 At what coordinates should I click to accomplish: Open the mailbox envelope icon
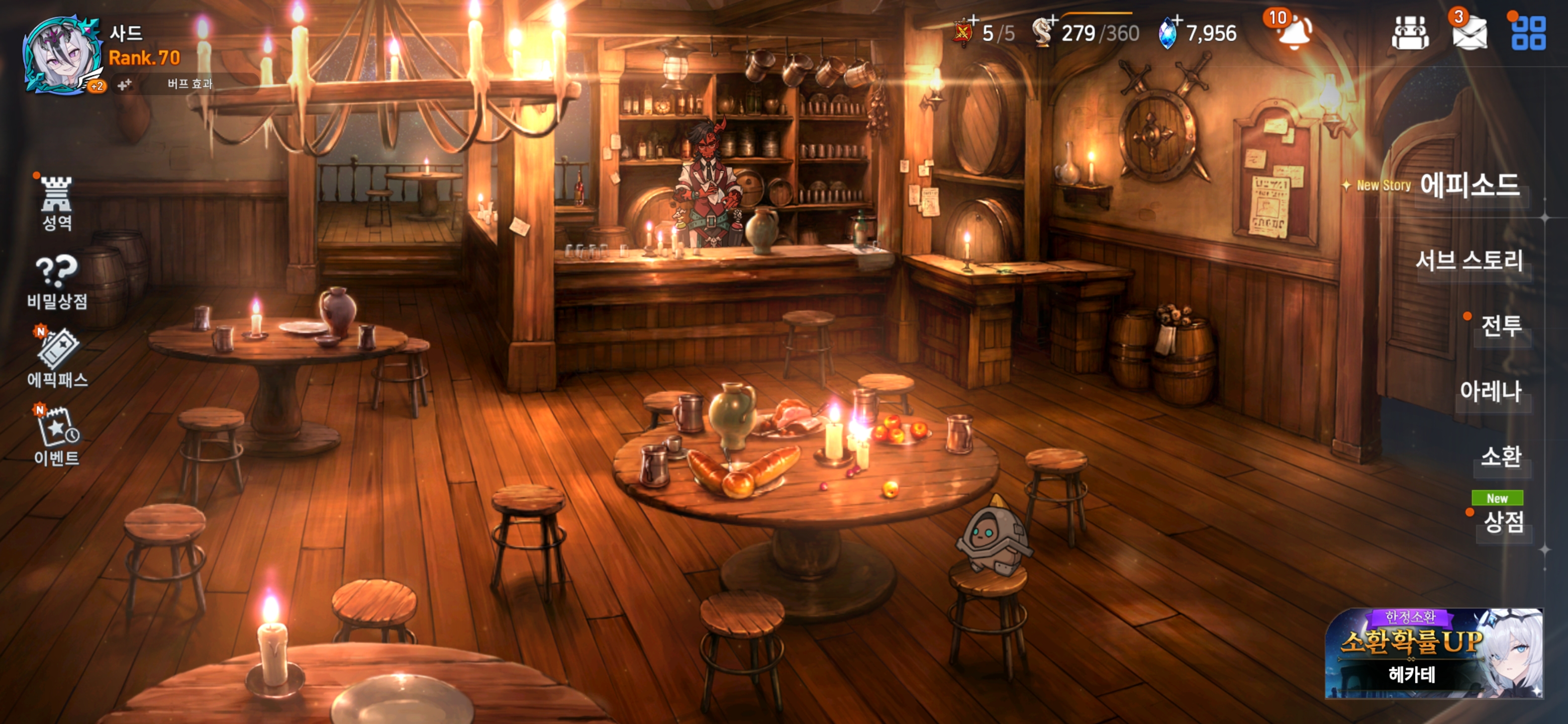coord(1469,33)
